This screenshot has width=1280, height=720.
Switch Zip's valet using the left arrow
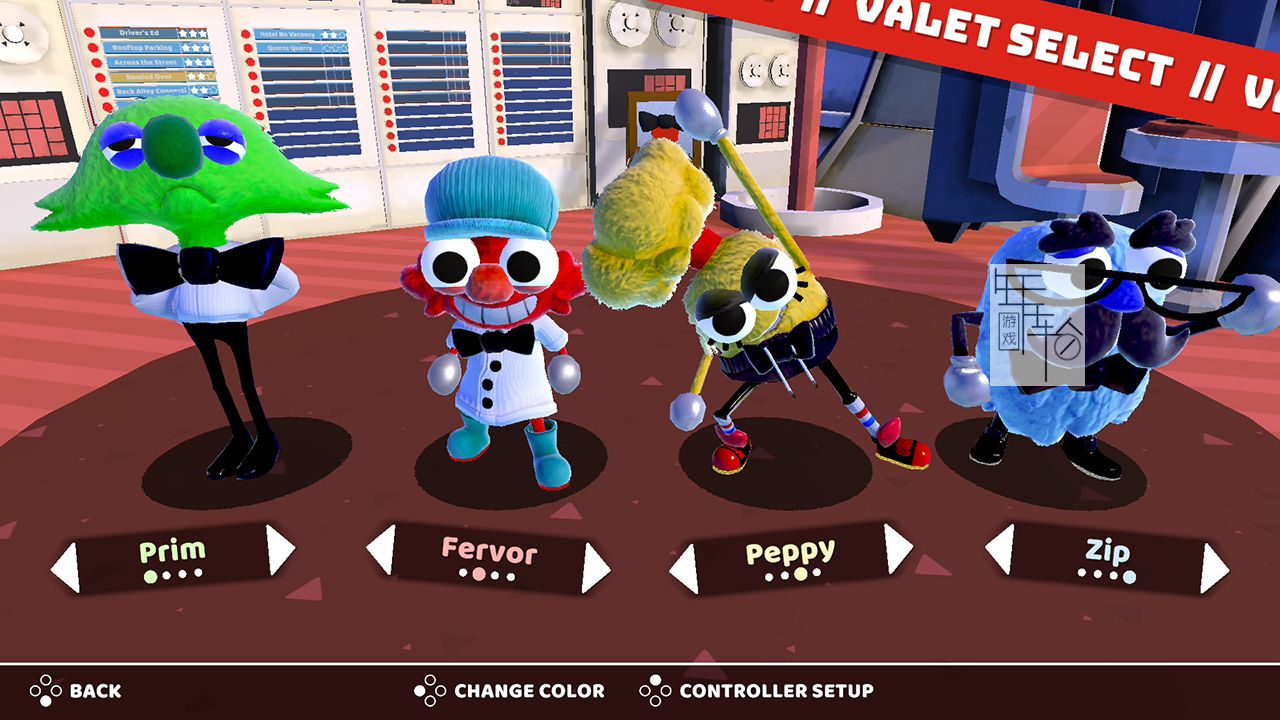(x=999, y=549)
